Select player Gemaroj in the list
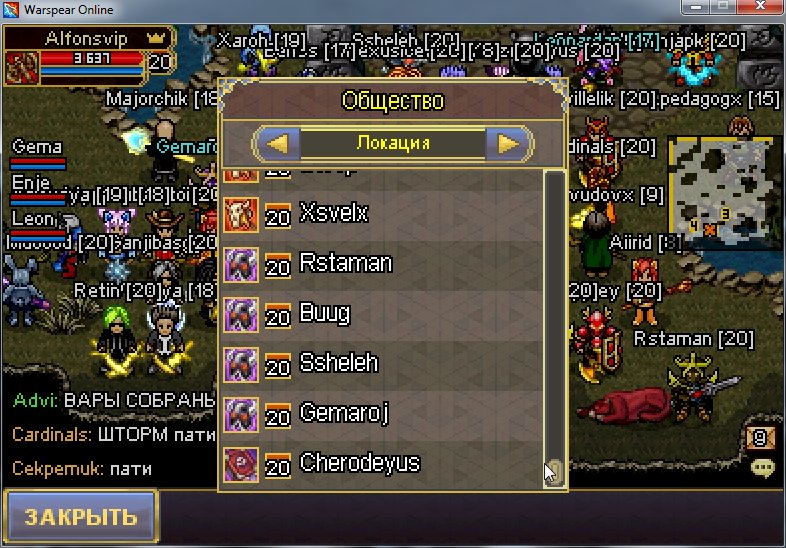Viewport: 786px width, 548px height. pos(380,413)
